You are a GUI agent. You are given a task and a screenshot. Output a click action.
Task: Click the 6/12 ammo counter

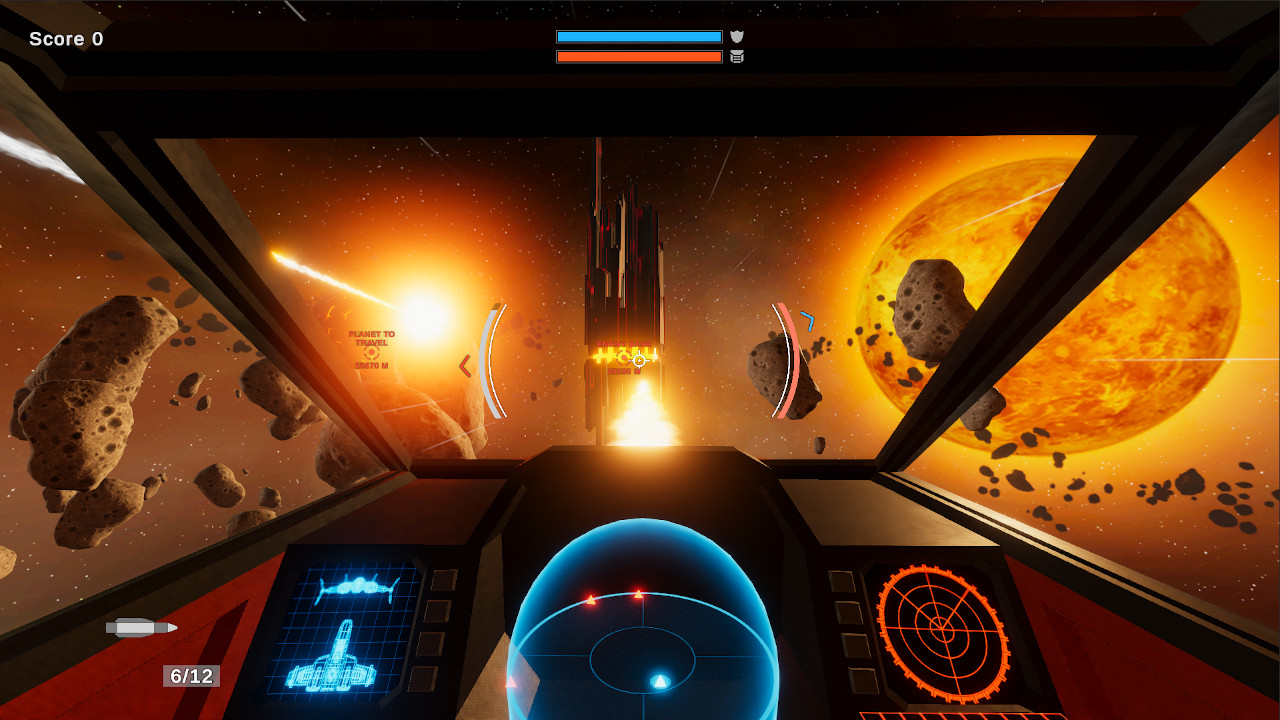(190, 676)
